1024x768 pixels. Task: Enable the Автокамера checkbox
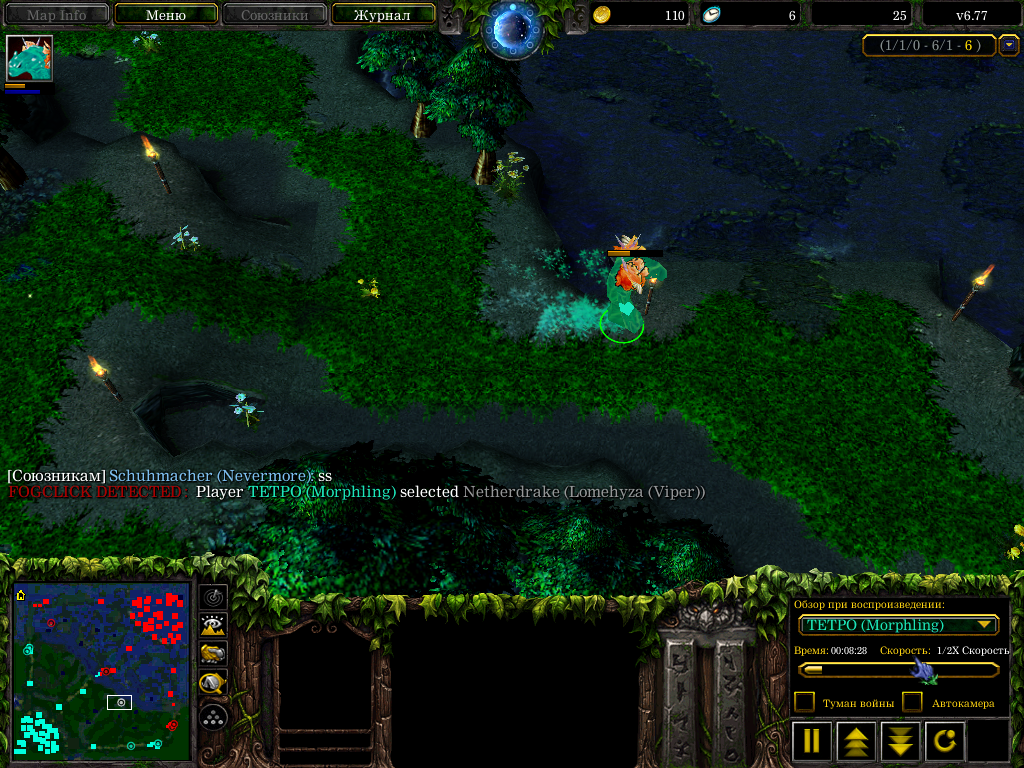[x=912, y=702]
